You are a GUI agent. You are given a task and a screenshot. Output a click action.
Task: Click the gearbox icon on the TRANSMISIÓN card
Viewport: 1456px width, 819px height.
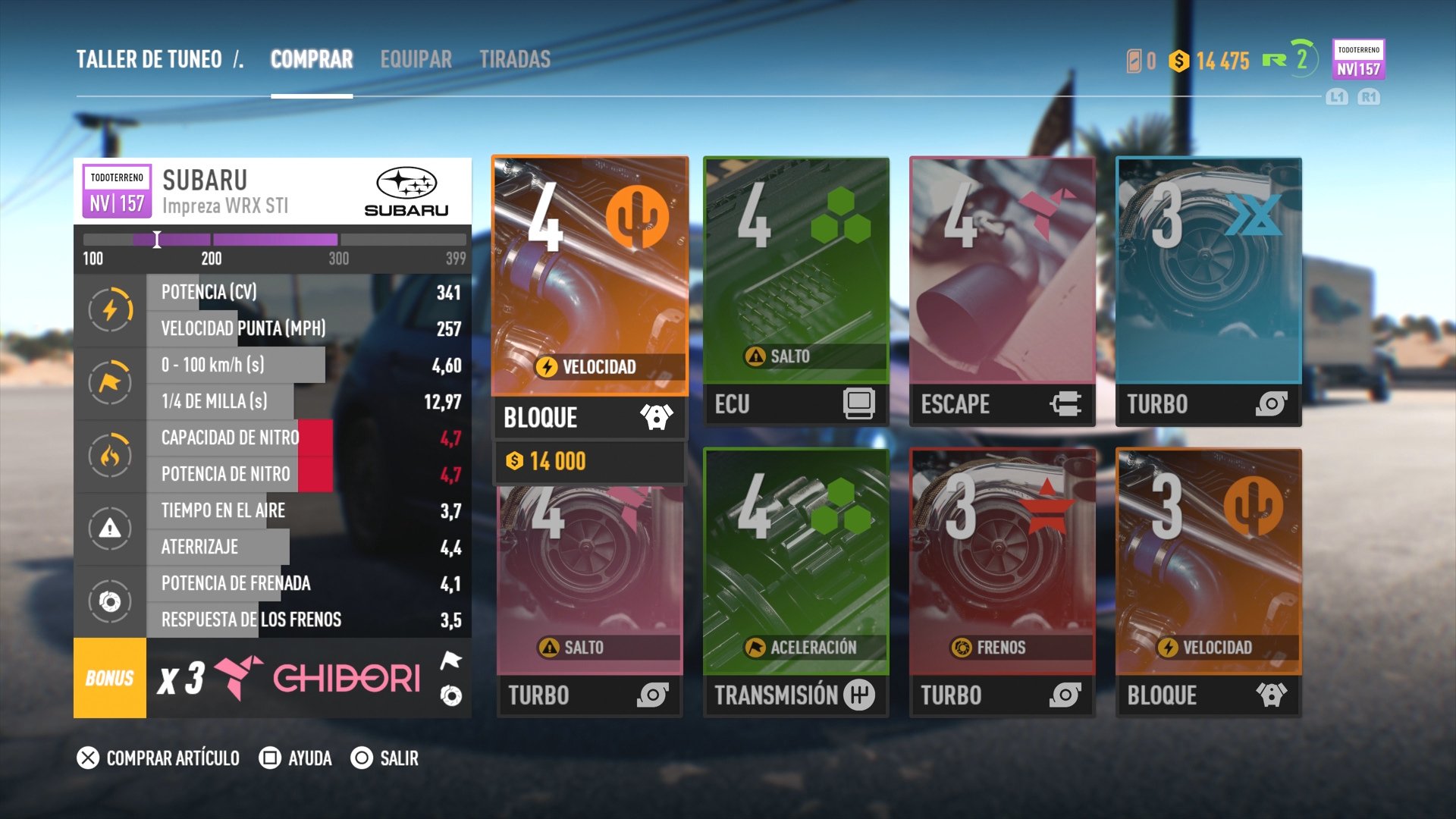pyautogui.click(x=861, y=694)
